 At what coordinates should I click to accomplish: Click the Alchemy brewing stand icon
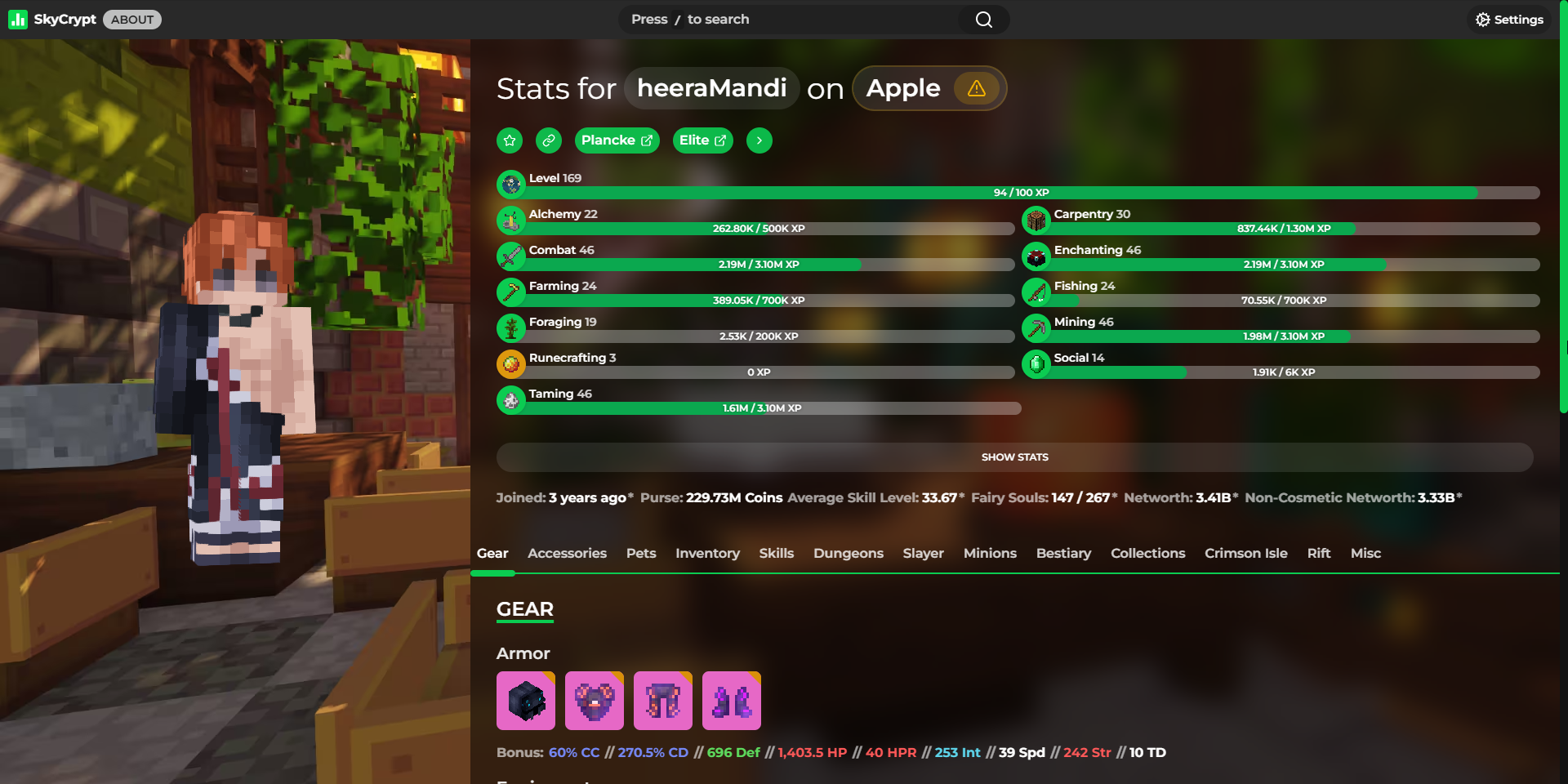coord(511,220)
